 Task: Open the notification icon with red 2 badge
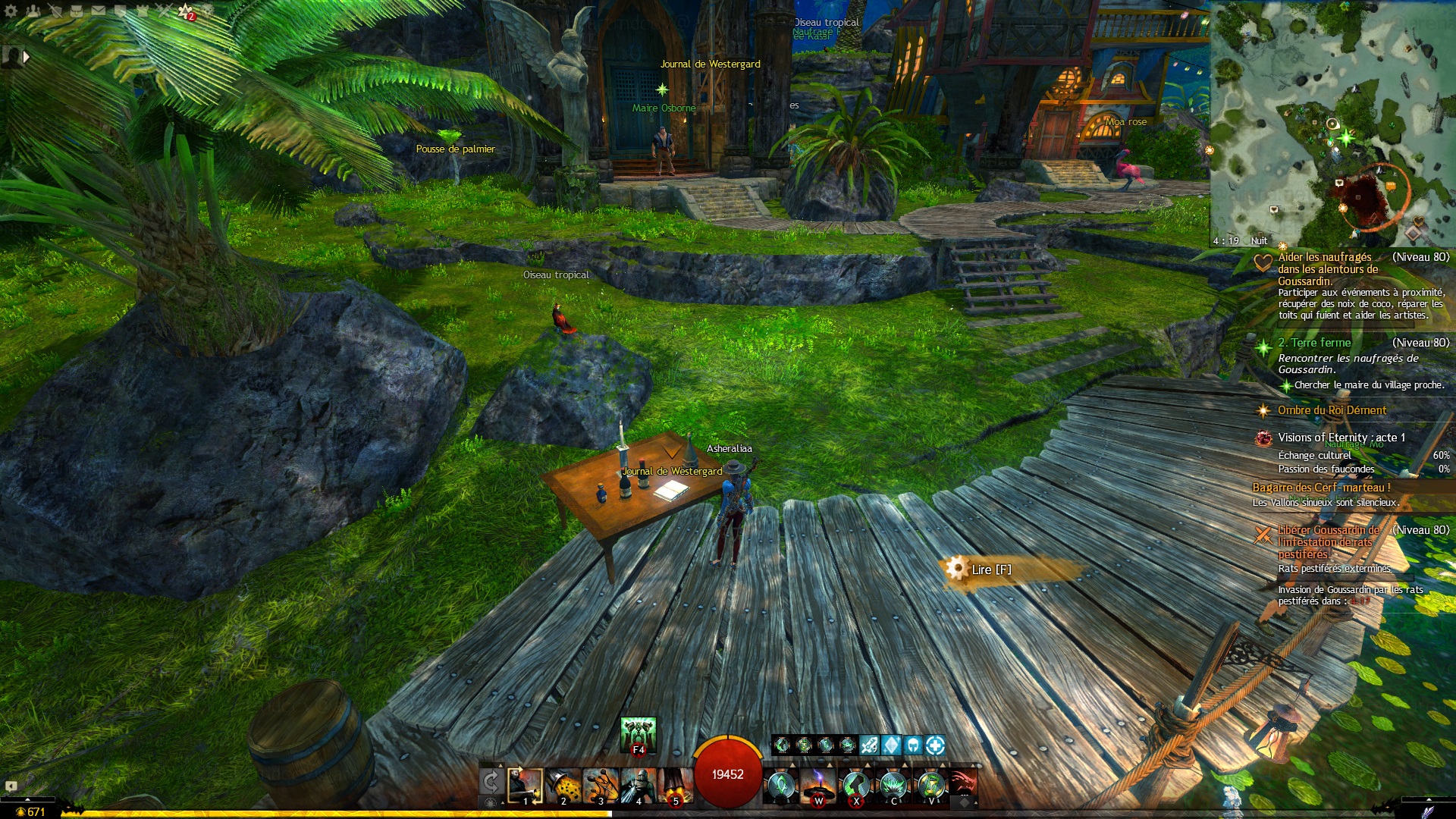tap(186, 11)
